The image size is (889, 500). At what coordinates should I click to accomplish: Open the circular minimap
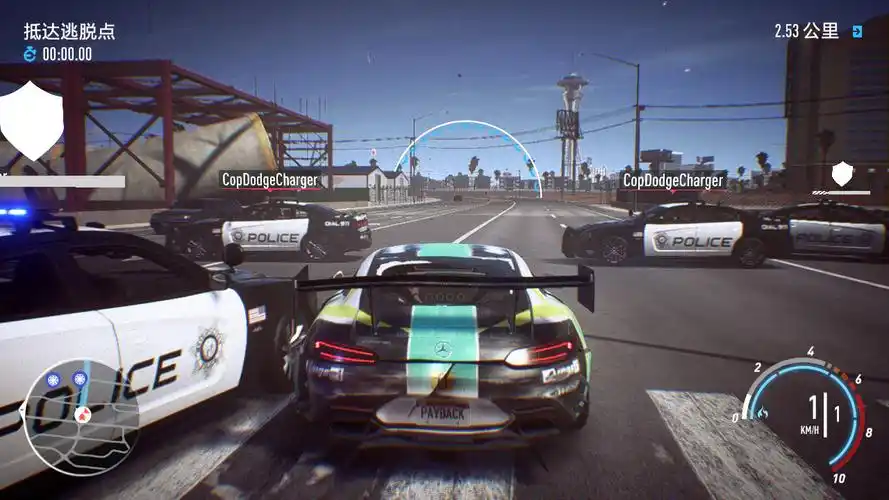pos(80,415)
